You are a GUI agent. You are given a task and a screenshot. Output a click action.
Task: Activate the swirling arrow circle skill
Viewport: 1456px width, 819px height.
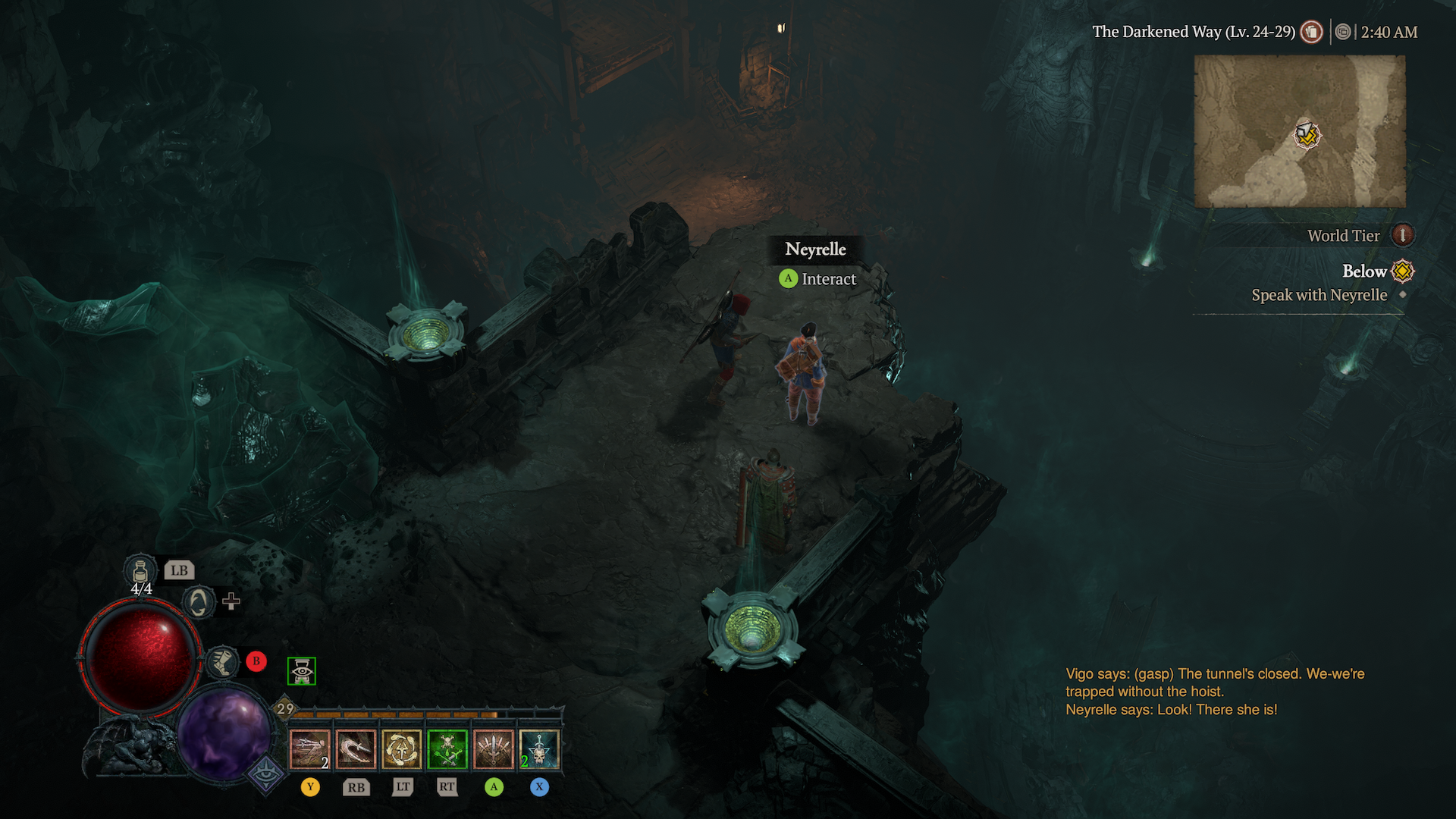402,749
